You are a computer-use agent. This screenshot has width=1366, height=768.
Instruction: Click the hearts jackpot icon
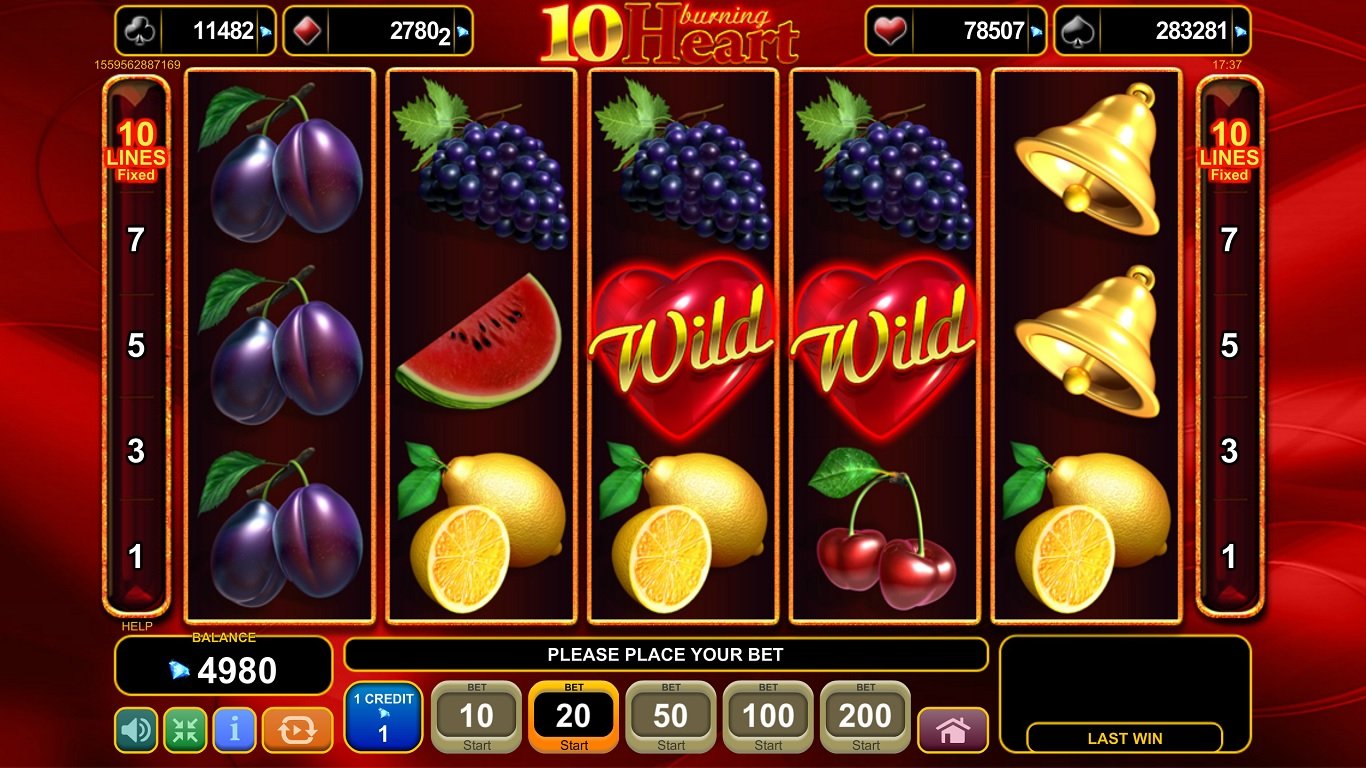tap(889, 30)
